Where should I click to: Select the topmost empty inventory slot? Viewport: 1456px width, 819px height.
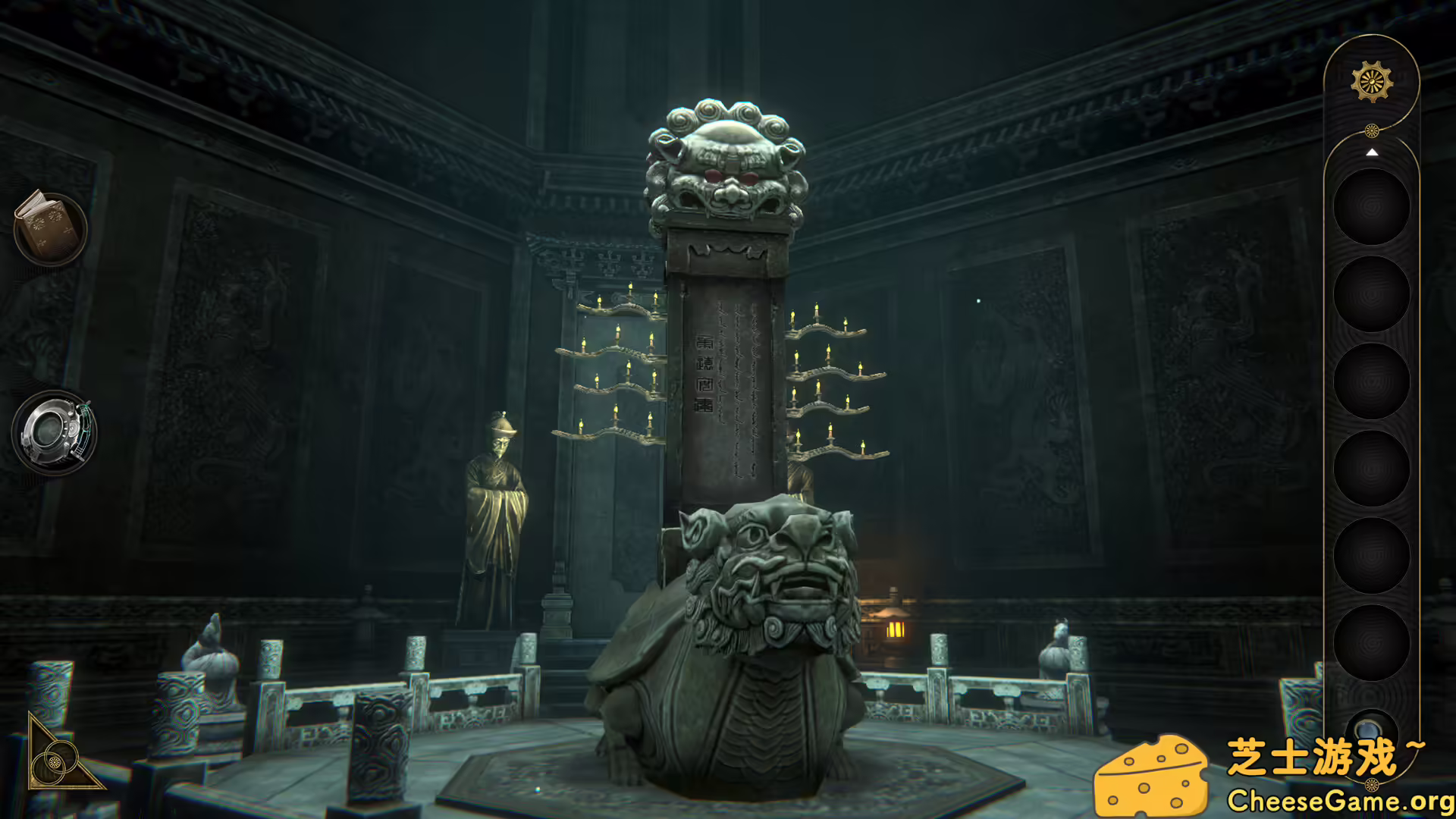click(1373, 206)
